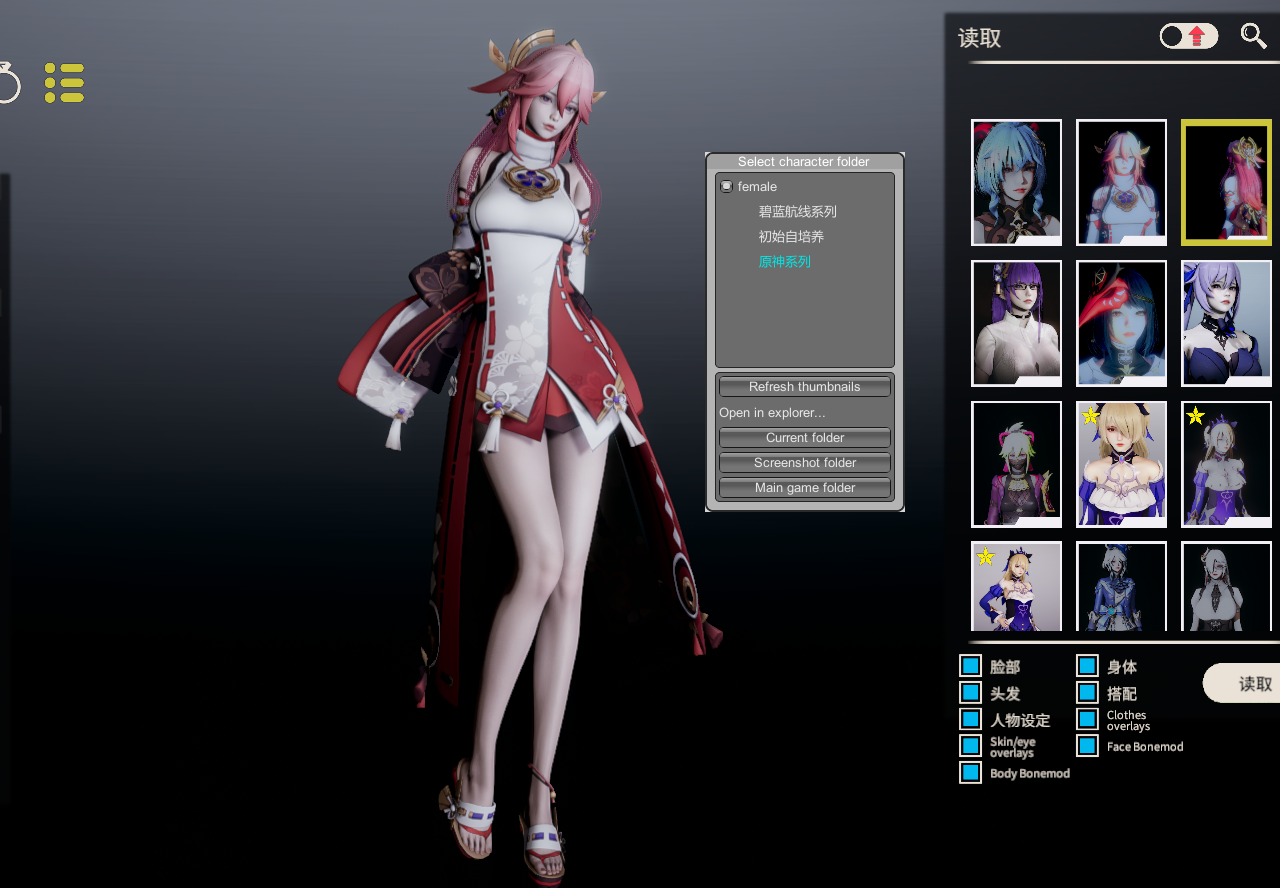The height and width of the screenshot is (888, 1280).
Task: Select the 原神系列 folder entry
Action: click(784, 261)
